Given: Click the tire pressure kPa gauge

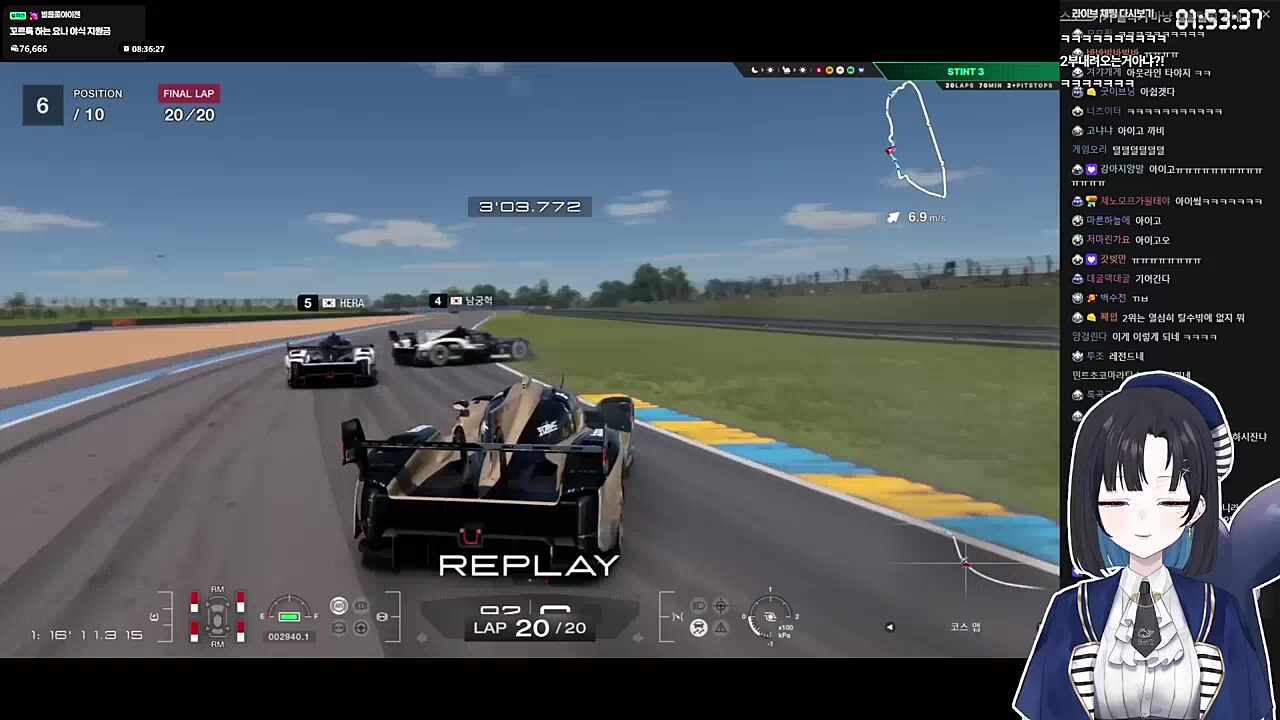Looking at the screenshot, I should click(x=770, y=615).
